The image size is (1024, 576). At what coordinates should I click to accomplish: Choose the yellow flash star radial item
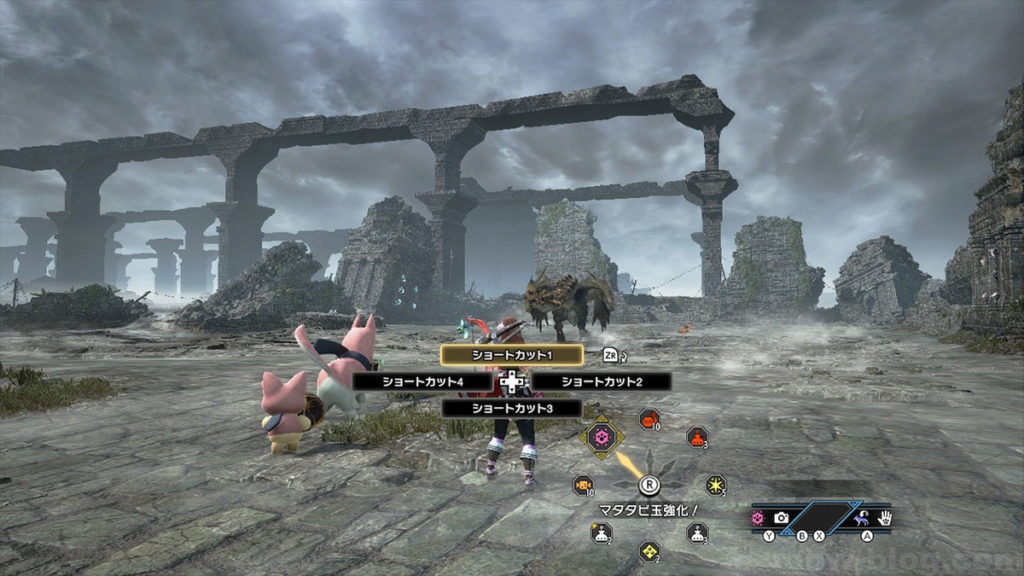(715, 485)
